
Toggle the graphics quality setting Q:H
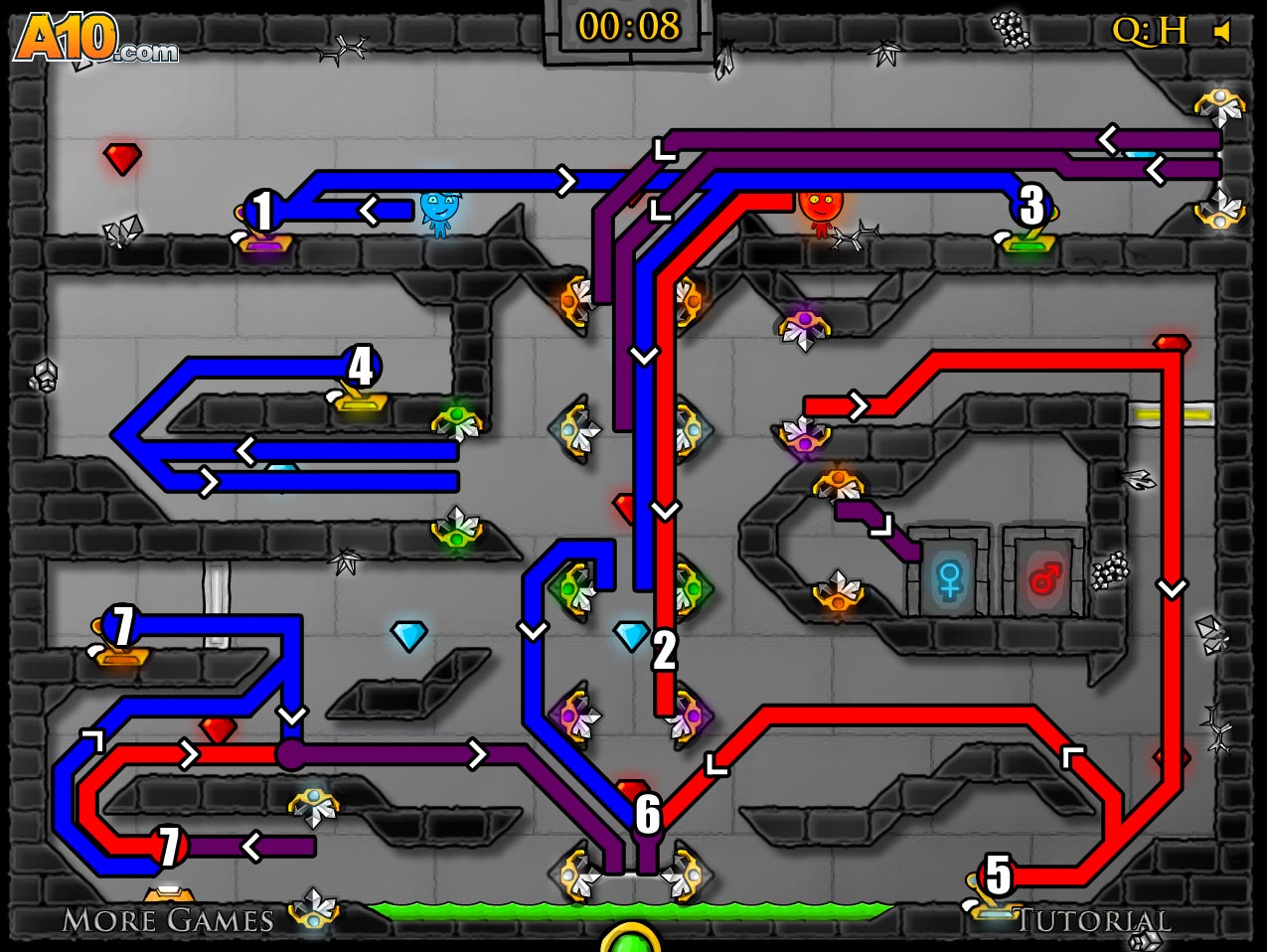click(1150, 32)
